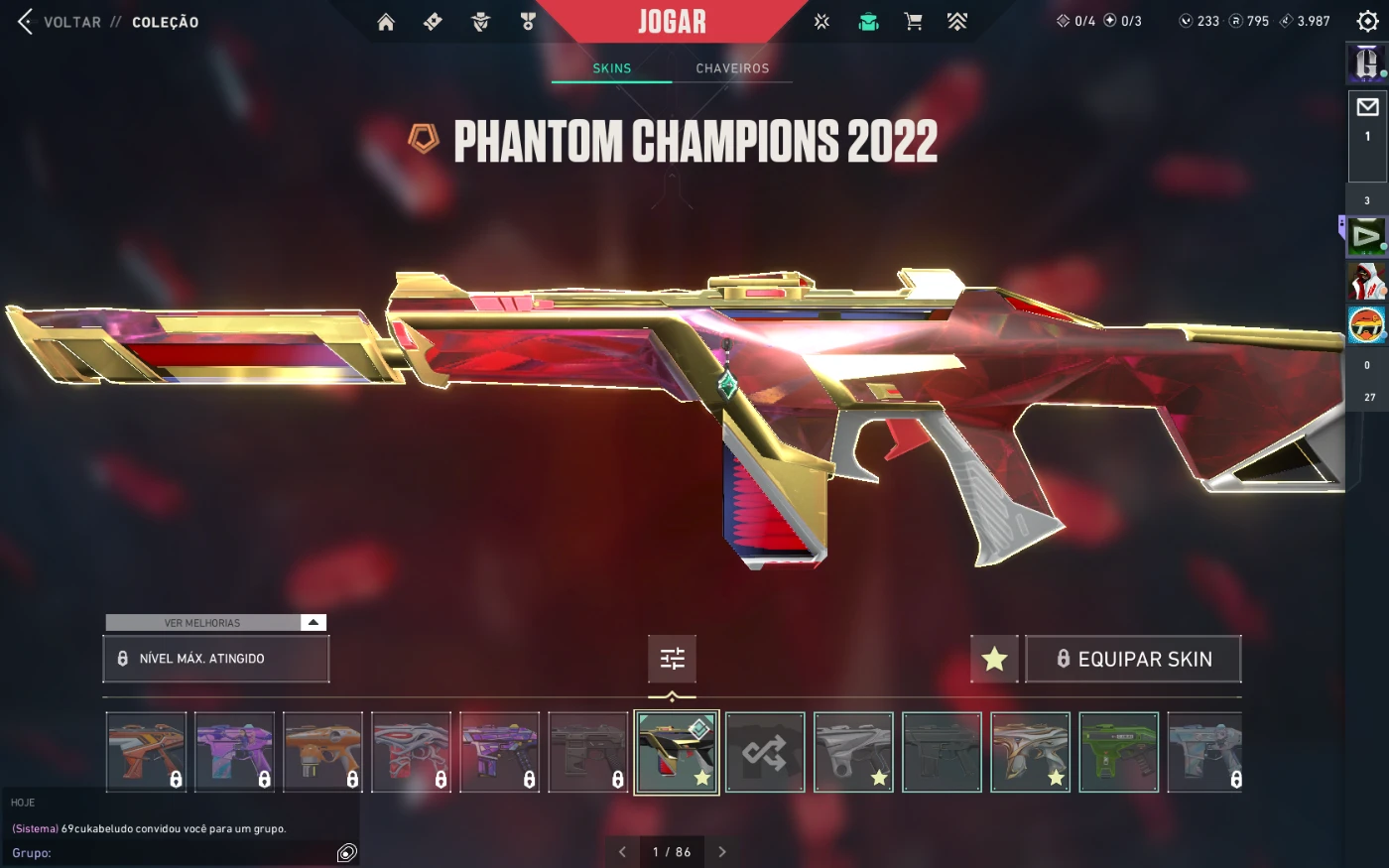This screenshot has height=868, width=1389.
Task: Select the green Phantom skin thumbnail
Action: point(1118,752)
